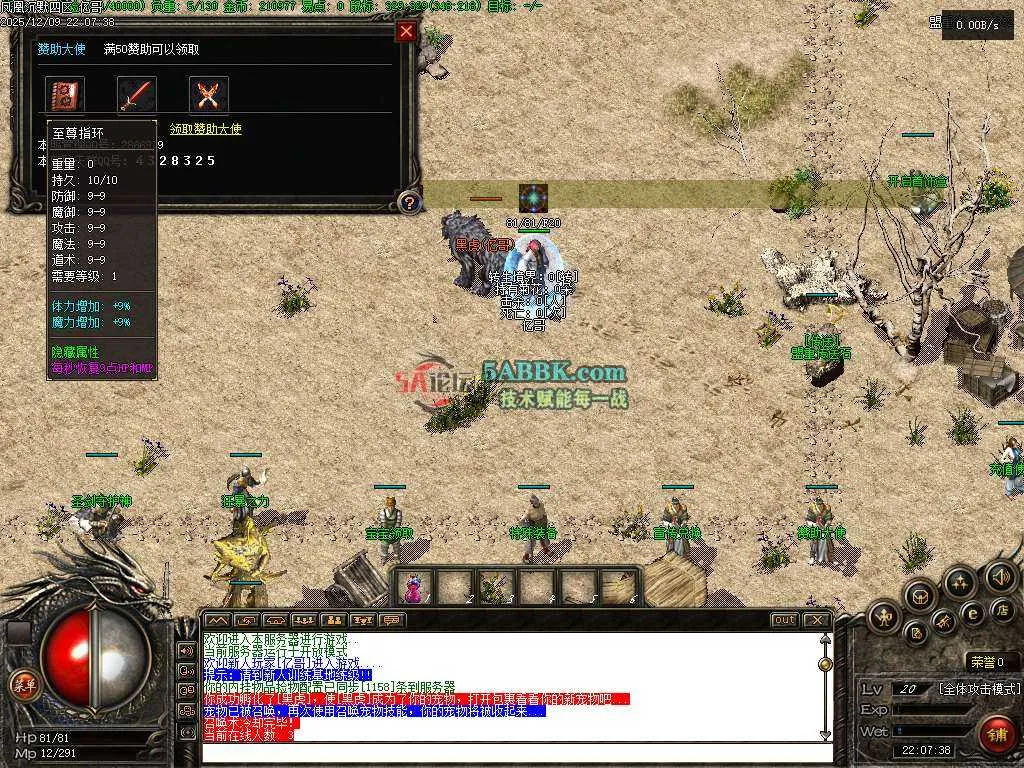Select the red book reward icon
The image size is (1024, 768).
65,95
